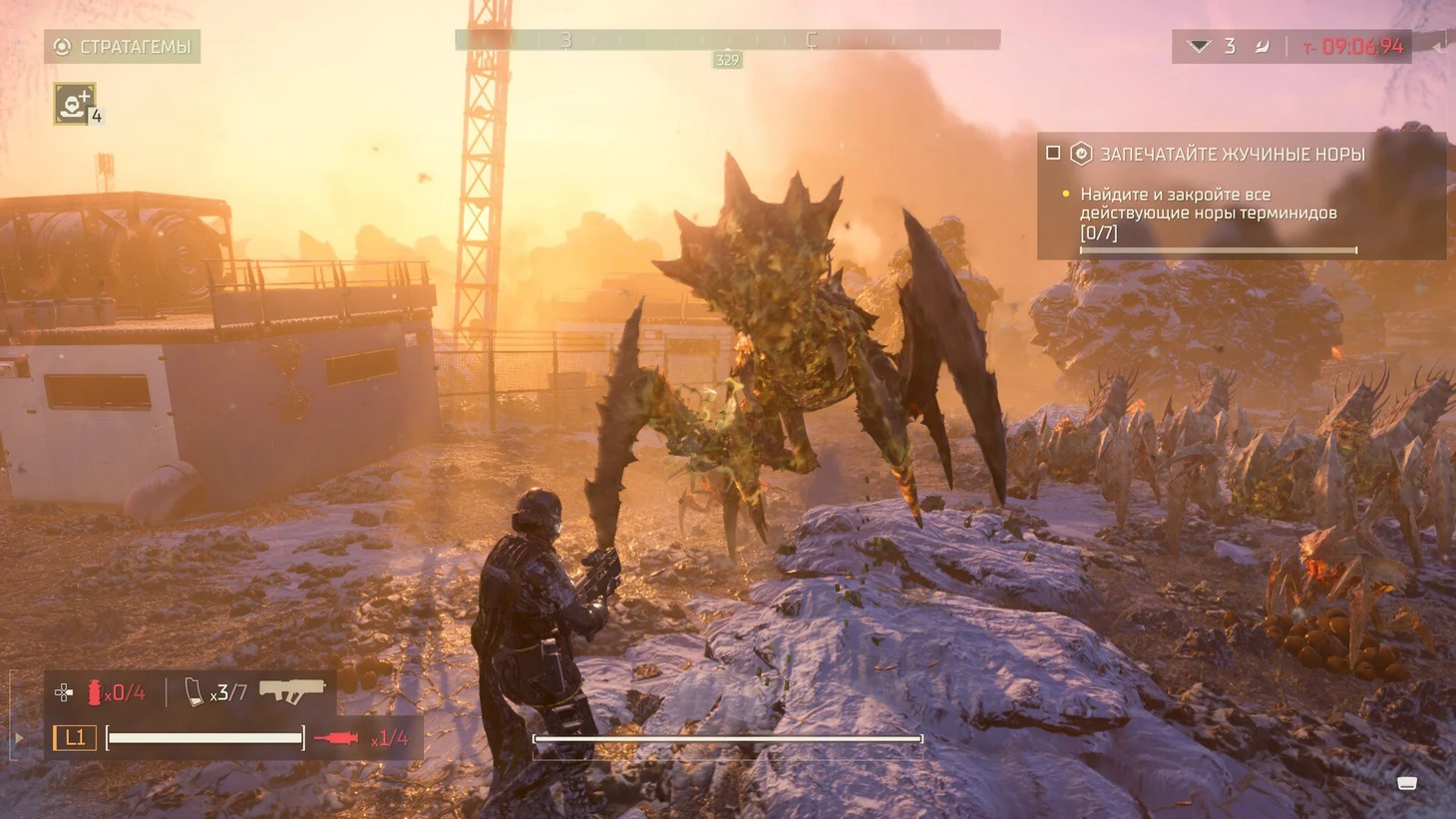Tick the objective checkbox beside ЗАПЕЧАТАЙТЕ ЖУЧИНЫЕ НОРЫ

point(1053,154)
